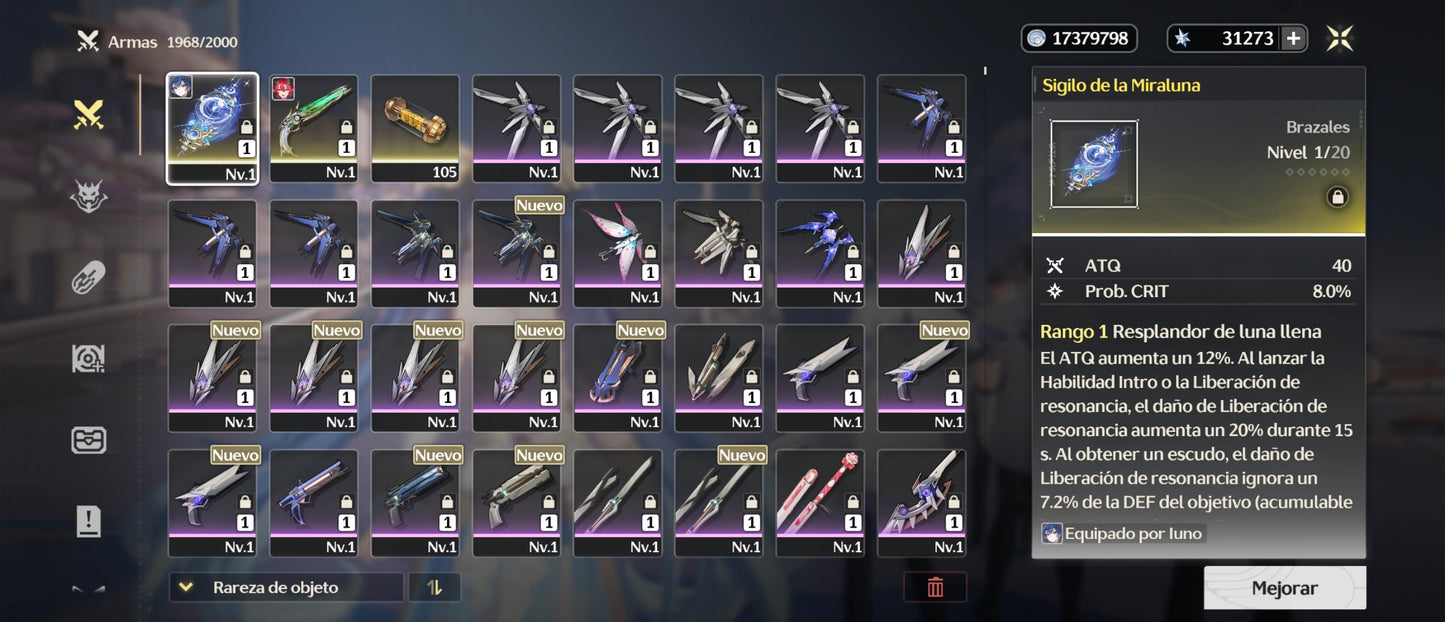
Task: Select the pink butterfly-winged weapon slot
Action: pyautogui.click(x=617, y=253)
